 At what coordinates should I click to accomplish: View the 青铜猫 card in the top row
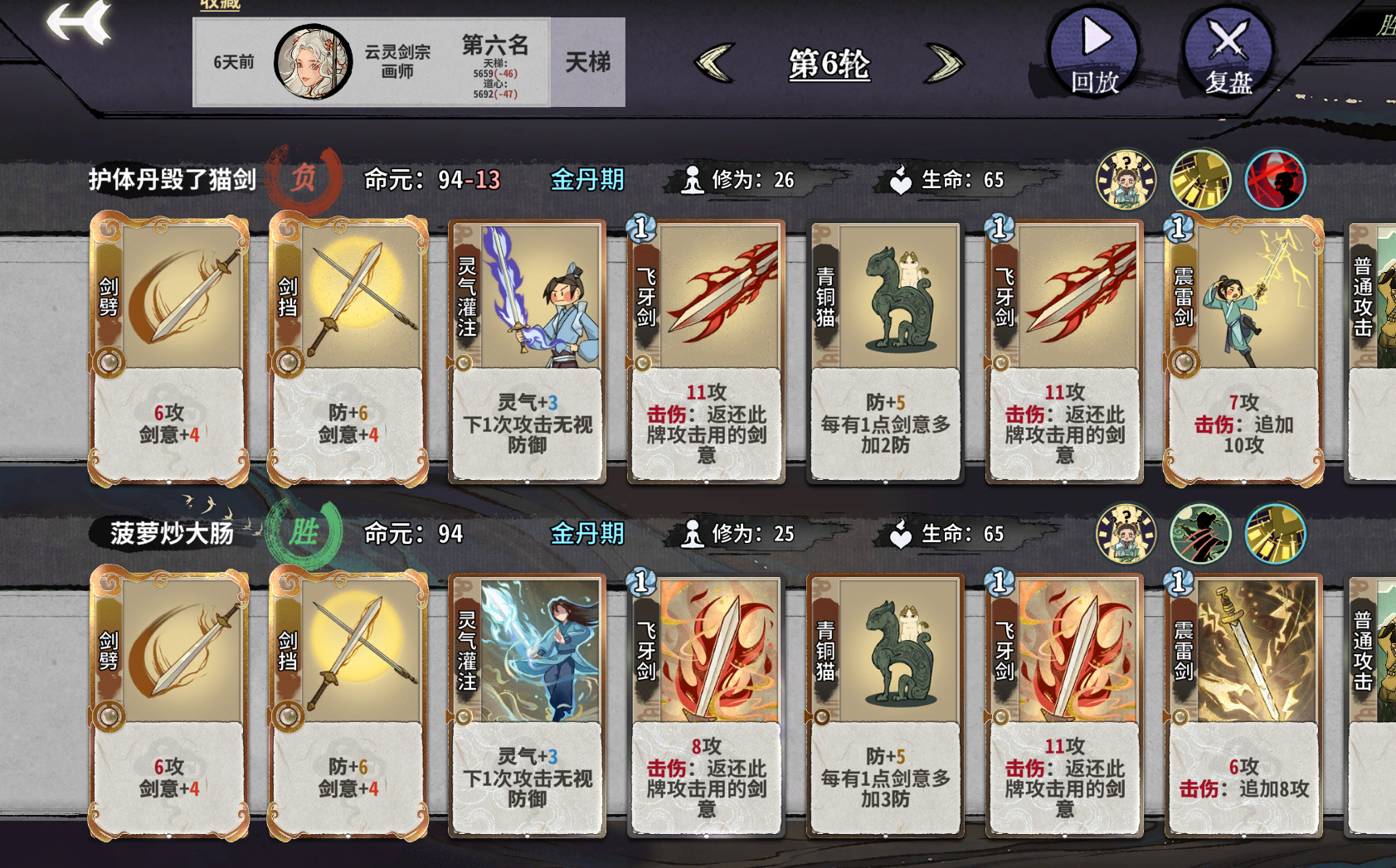pyautogui.click(x=884, y=348)
